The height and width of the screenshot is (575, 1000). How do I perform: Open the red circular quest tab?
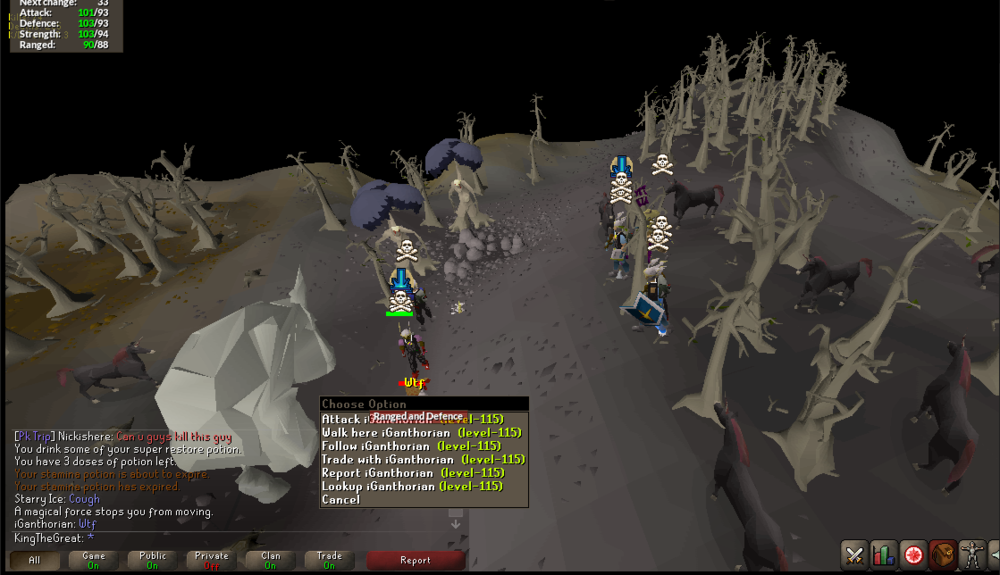pyautogui.click(x=912, y=554)
